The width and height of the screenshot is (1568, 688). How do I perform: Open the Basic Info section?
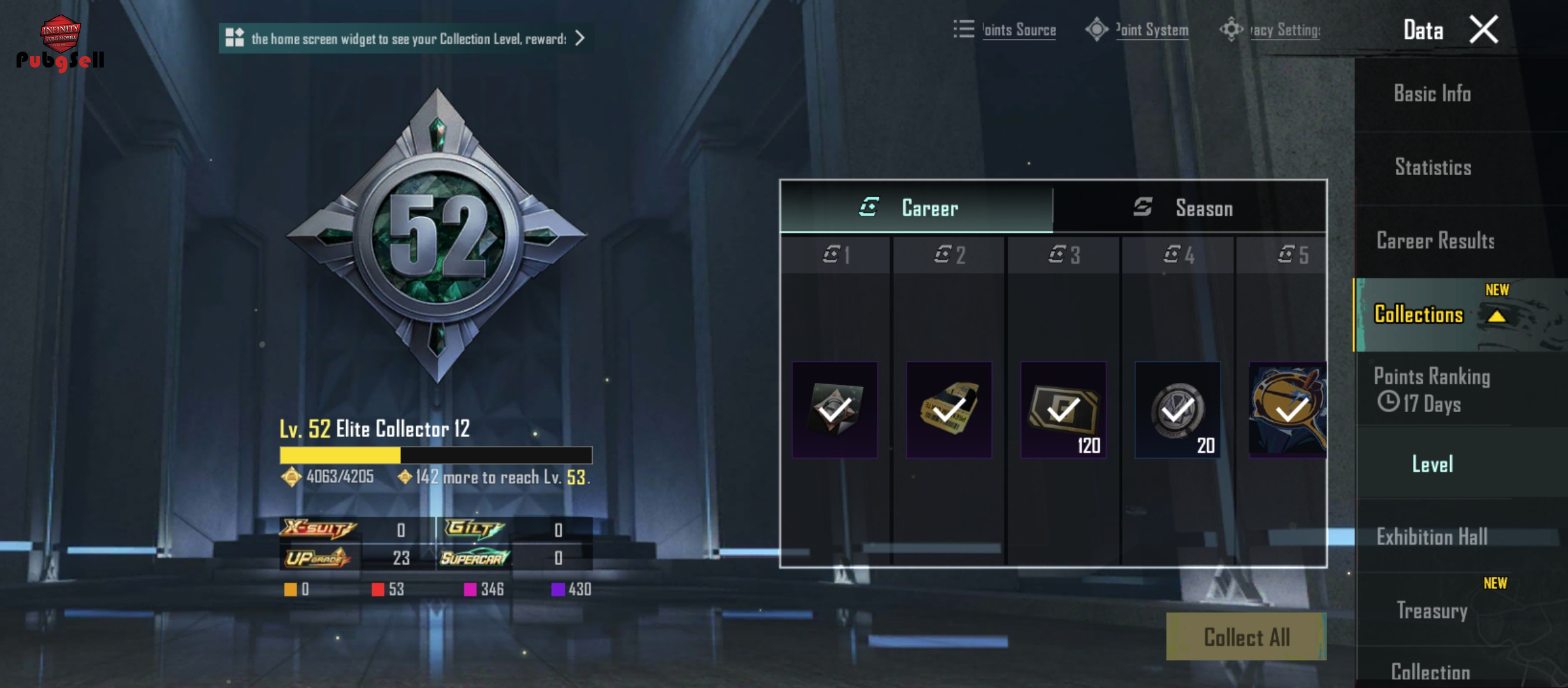[1432, 94]
